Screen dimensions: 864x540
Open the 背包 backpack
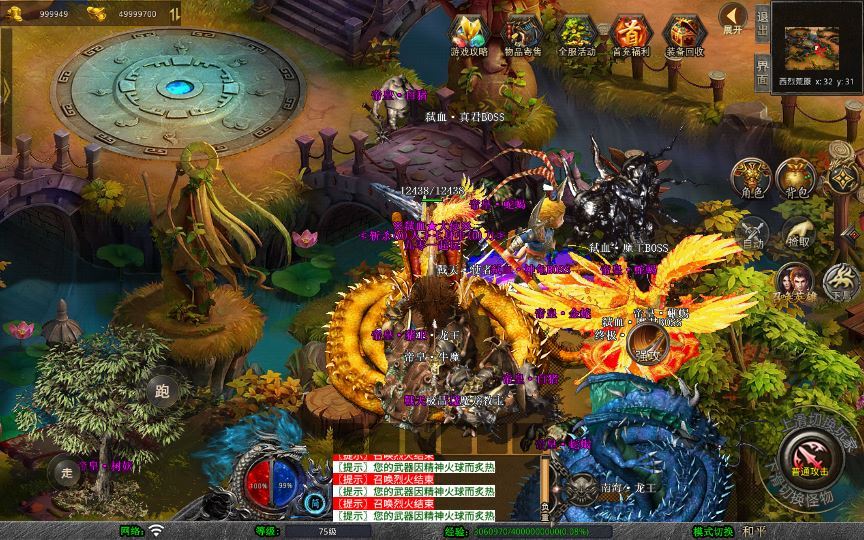[x=796, y=177]
